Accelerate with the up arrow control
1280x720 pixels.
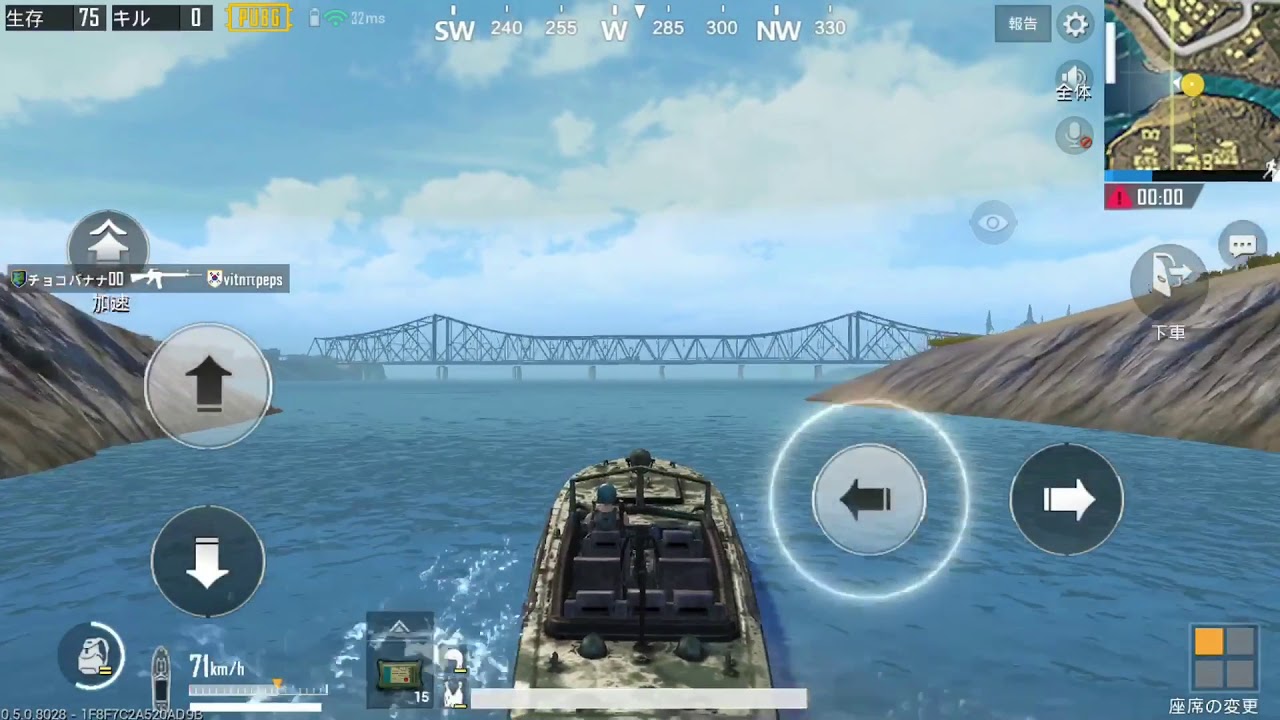208,385
